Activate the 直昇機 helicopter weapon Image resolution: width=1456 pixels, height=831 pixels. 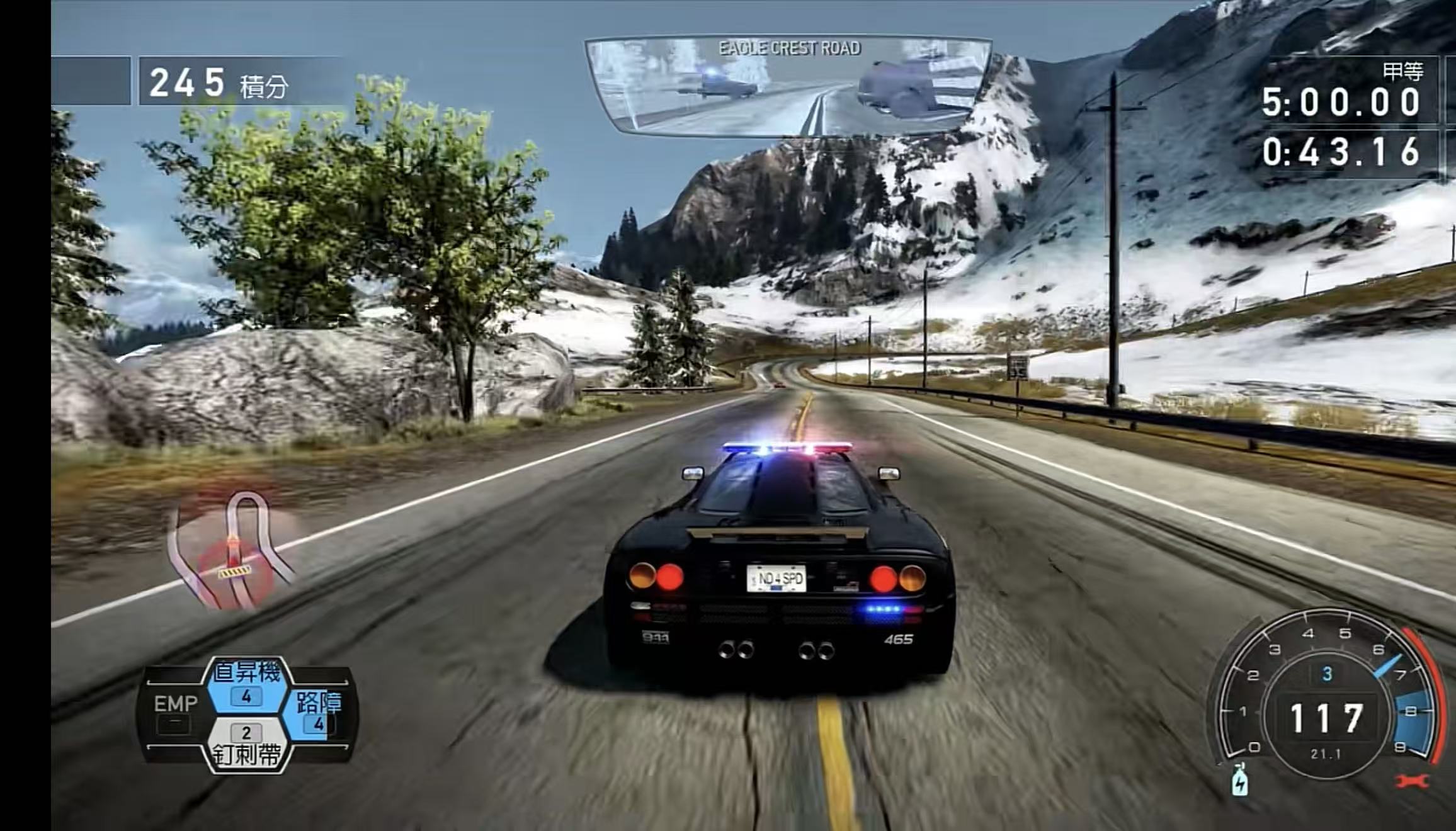tap(246, 684)
